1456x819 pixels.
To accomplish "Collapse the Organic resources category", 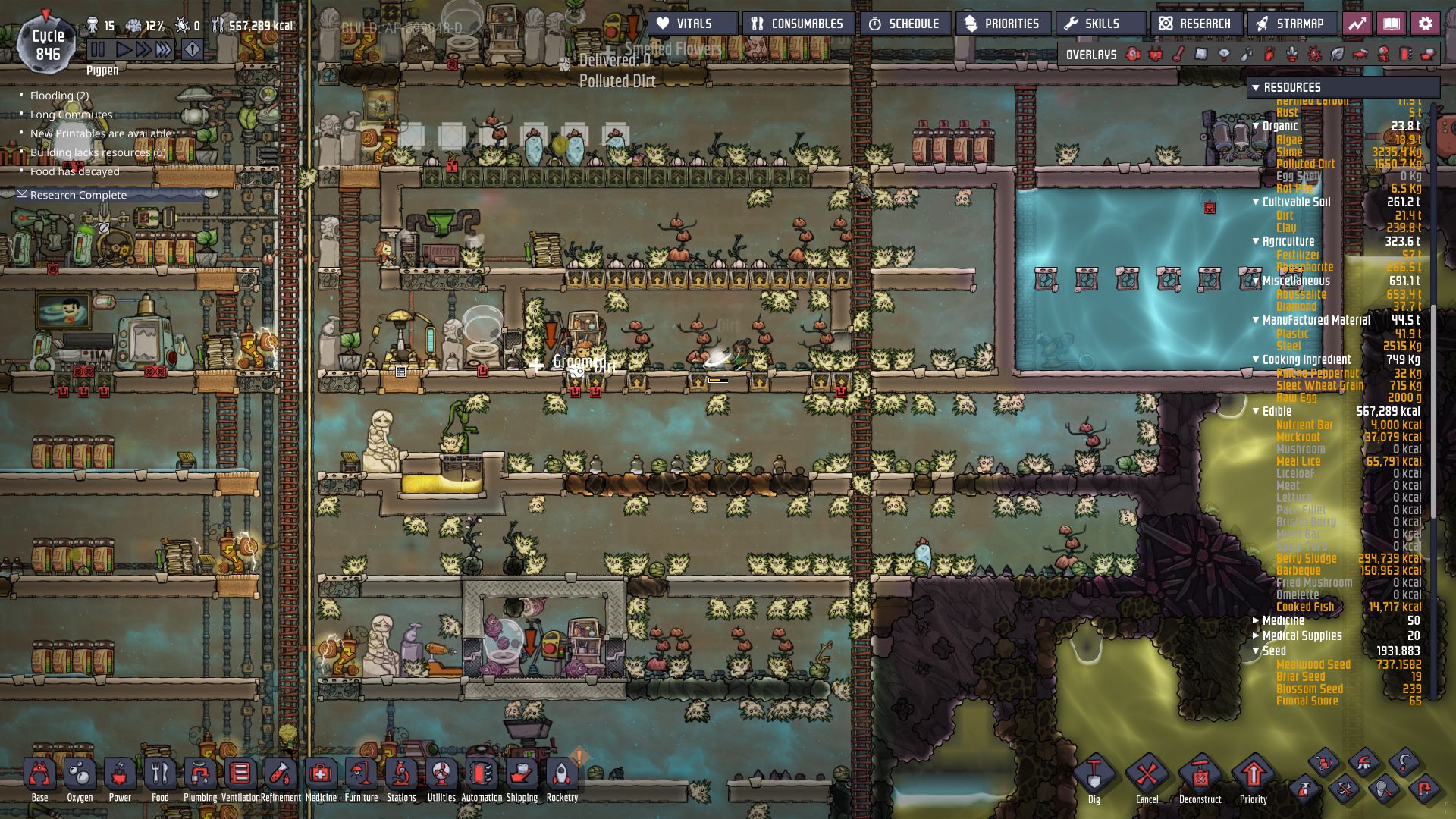I will pyautogui.click(x=1257, y=126).
